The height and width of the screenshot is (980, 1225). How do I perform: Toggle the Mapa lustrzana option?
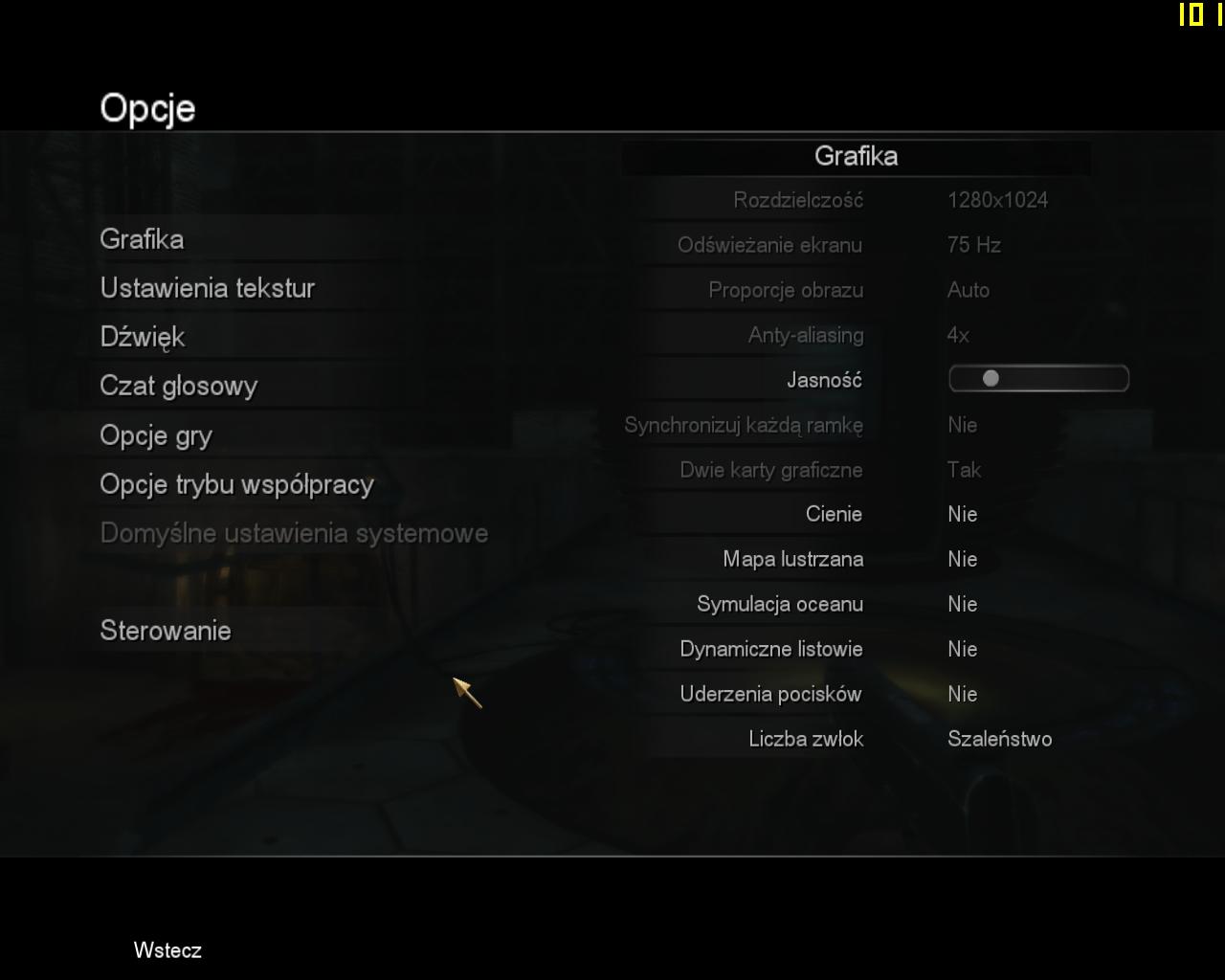(962, 559)
